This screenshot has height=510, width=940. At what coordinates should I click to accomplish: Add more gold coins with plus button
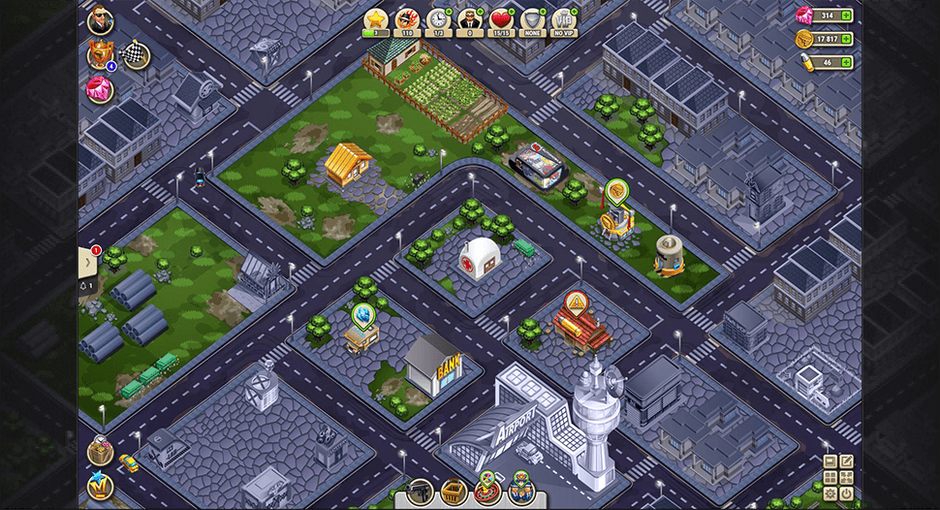point(846,39)
